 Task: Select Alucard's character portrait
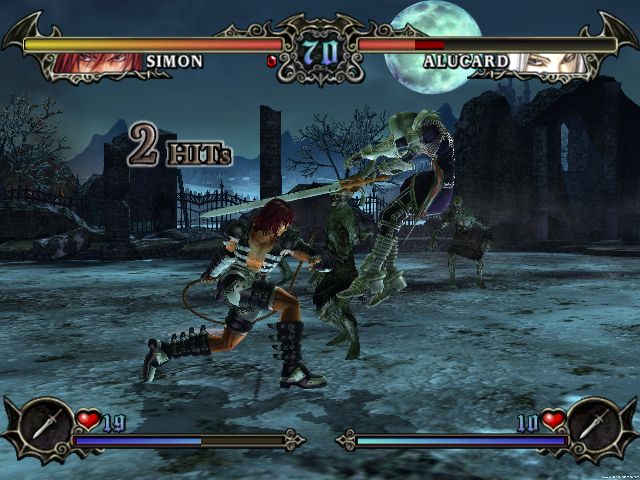[546, 62]
